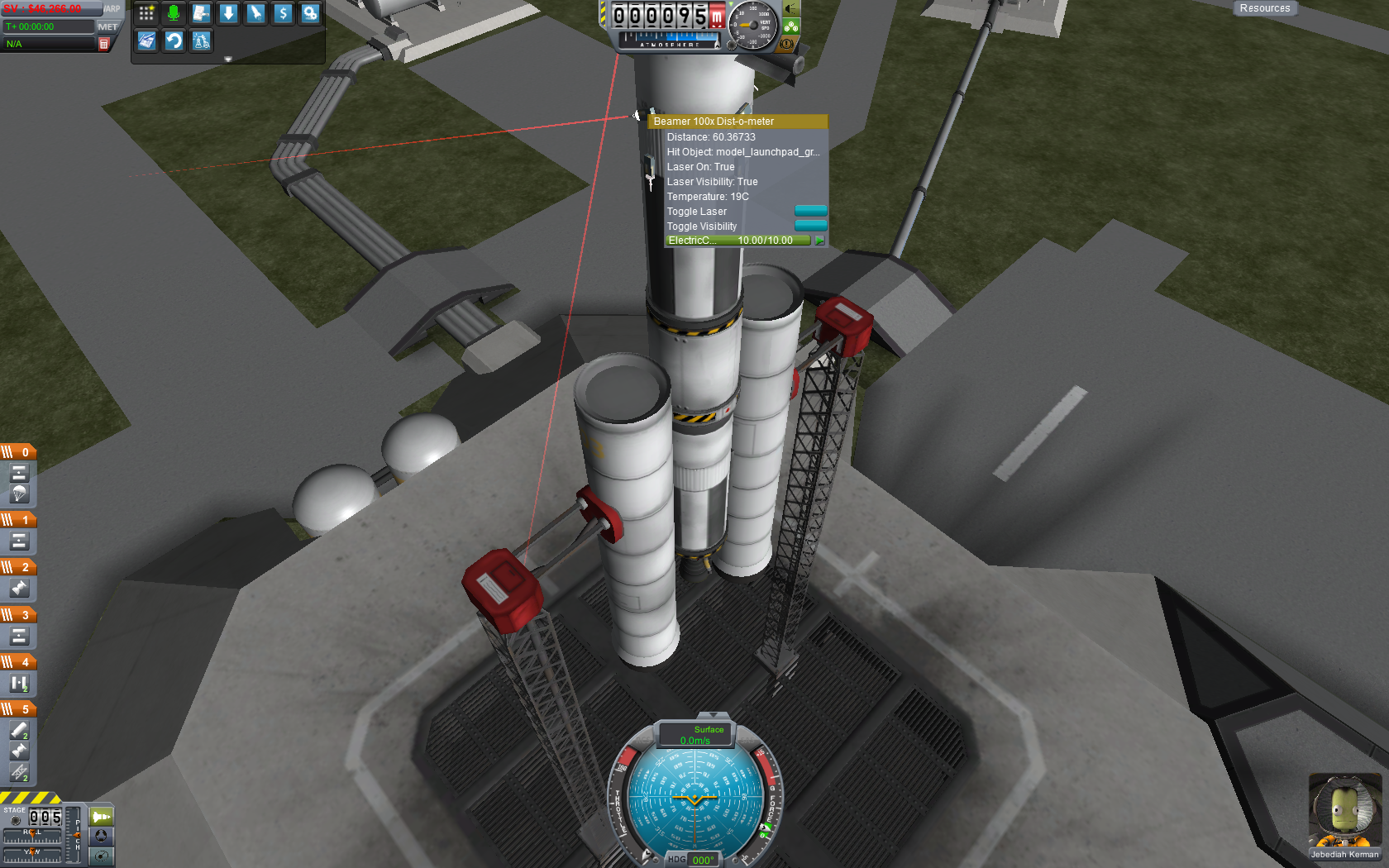Select the parachute icon in stage 0
The width and height of the screenshot is (1389, 868).
19,494
